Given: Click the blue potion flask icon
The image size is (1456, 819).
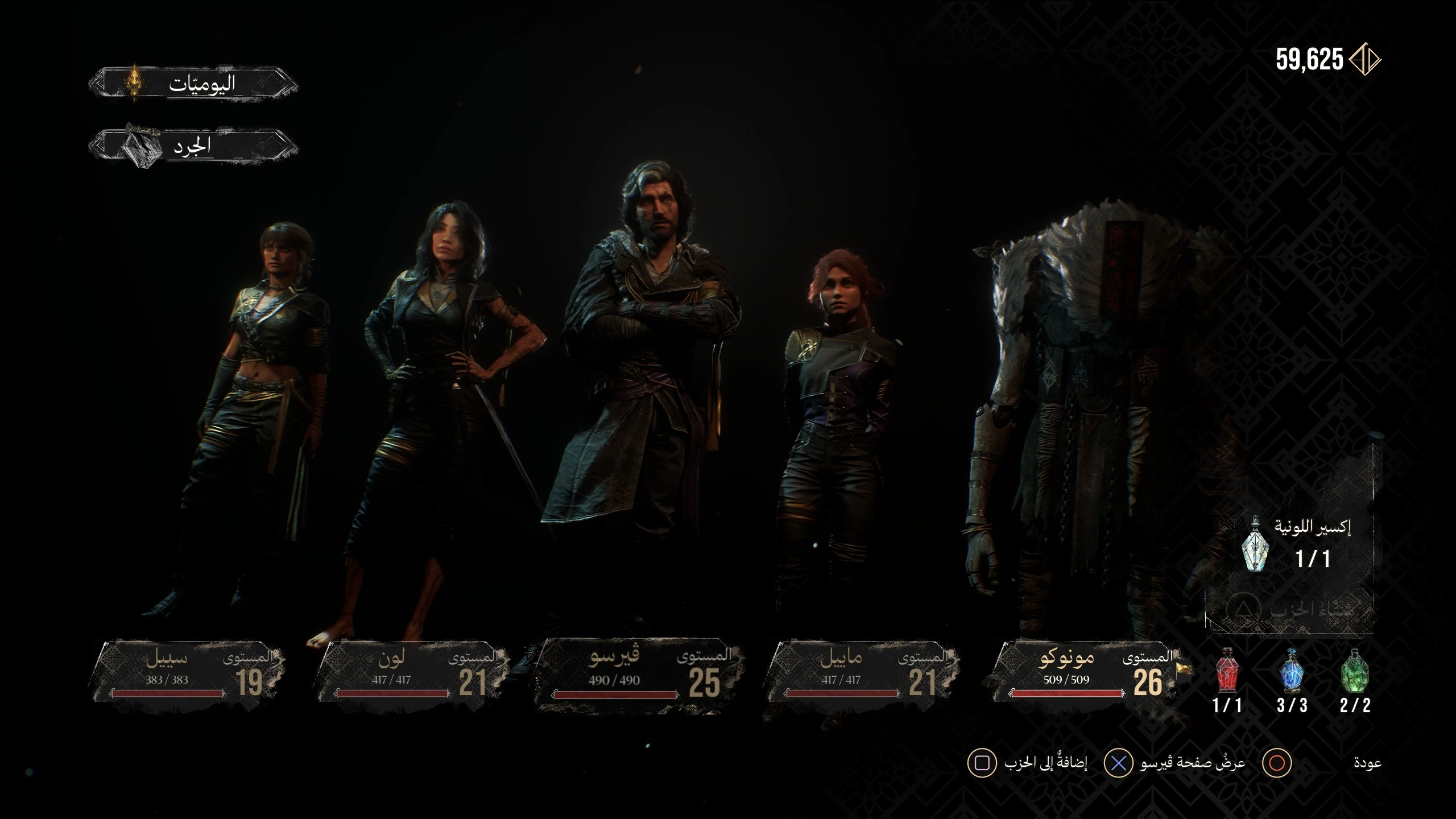Looking at the screenshot, I should (x=1291, y=672).
